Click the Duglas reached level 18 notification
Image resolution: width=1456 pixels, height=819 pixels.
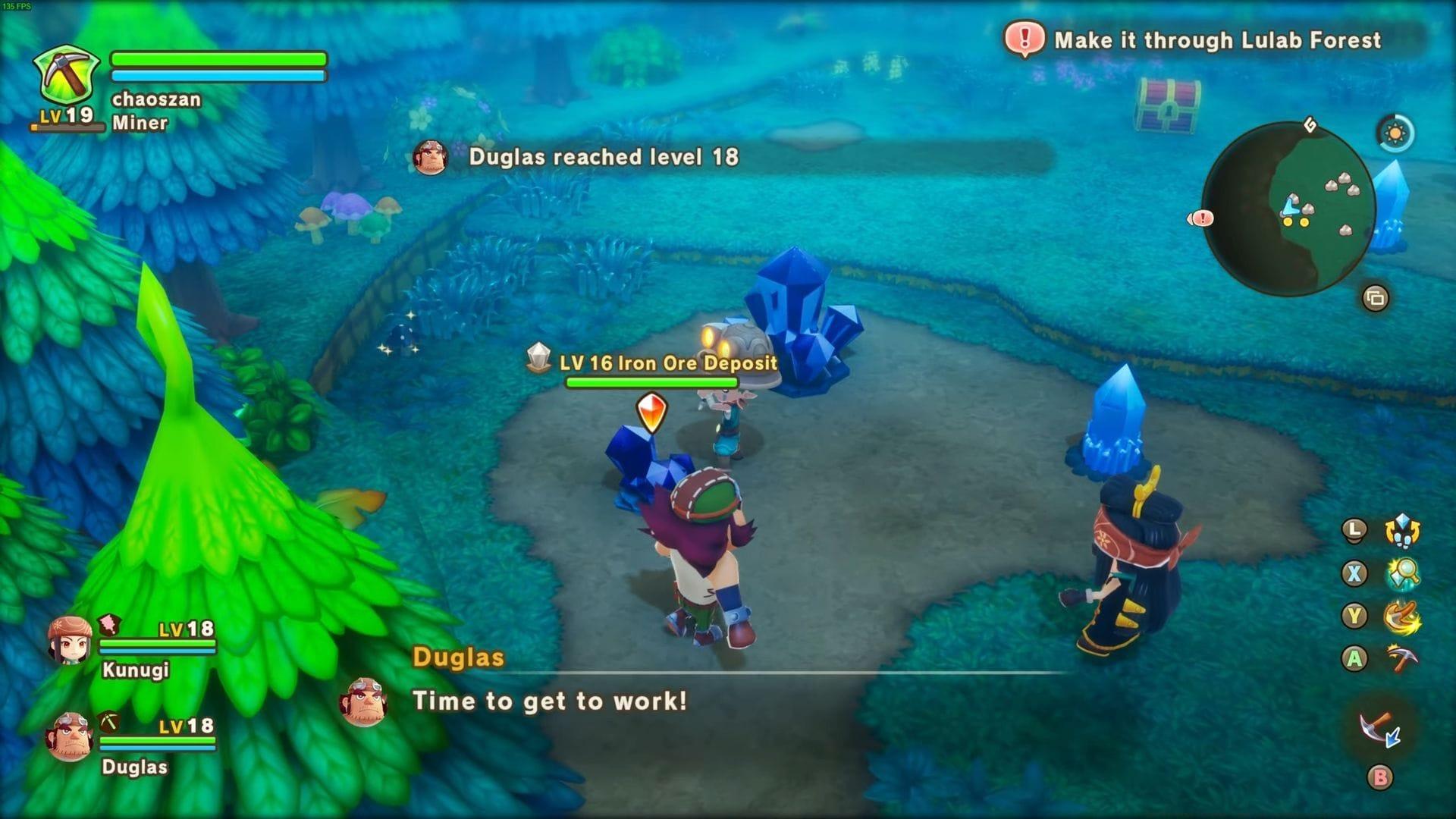point(603,157)
